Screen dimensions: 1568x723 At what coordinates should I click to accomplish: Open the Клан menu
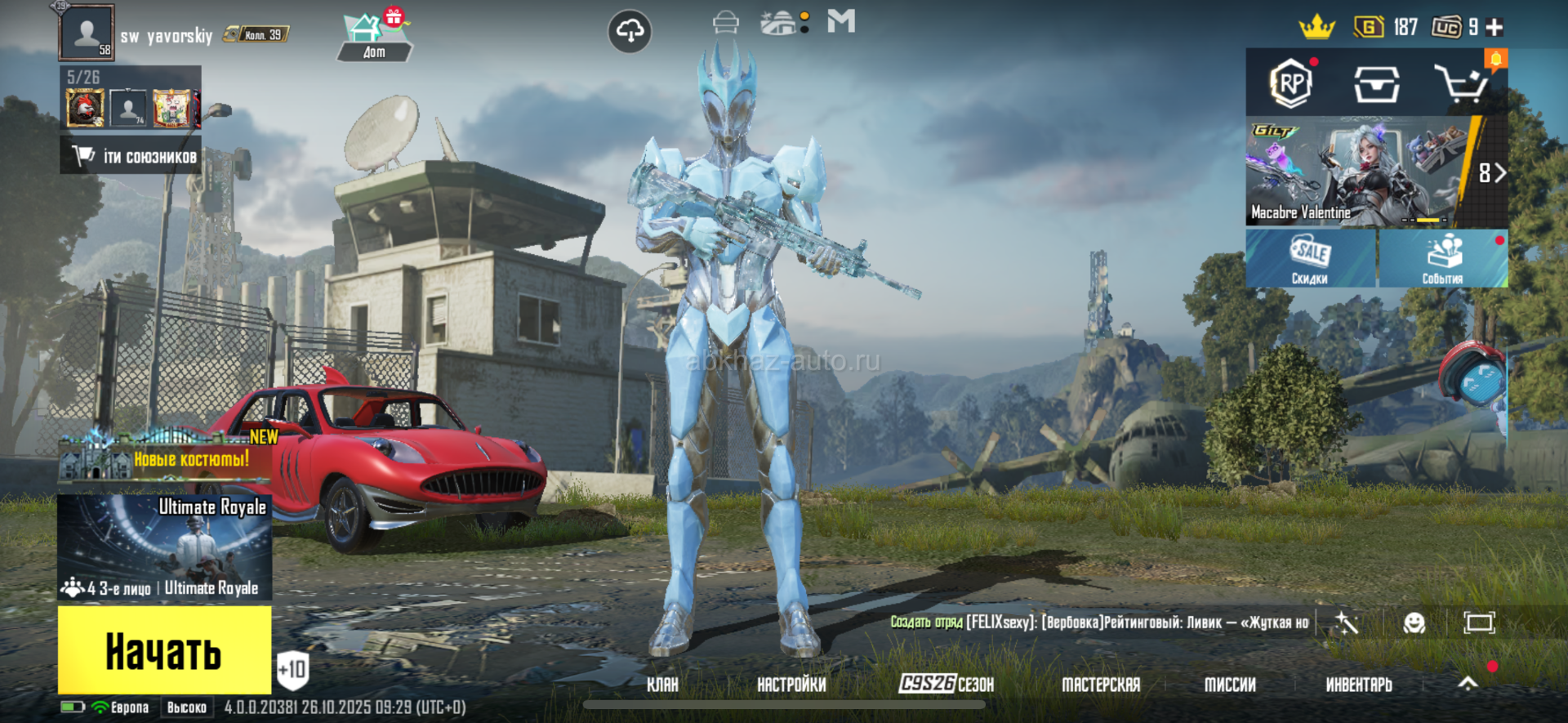[662, 685]
